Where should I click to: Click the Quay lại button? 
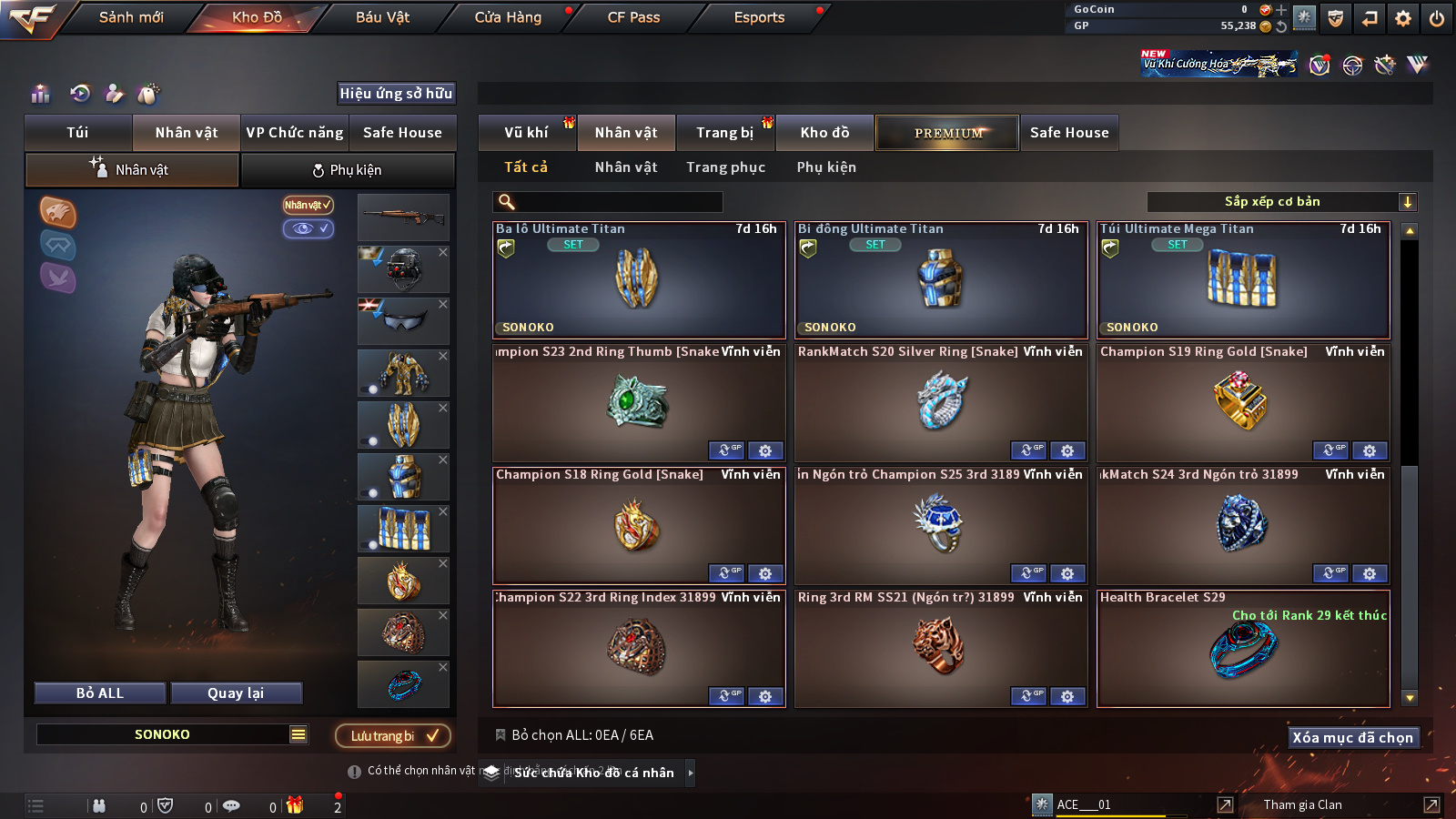tap(236, 693)
